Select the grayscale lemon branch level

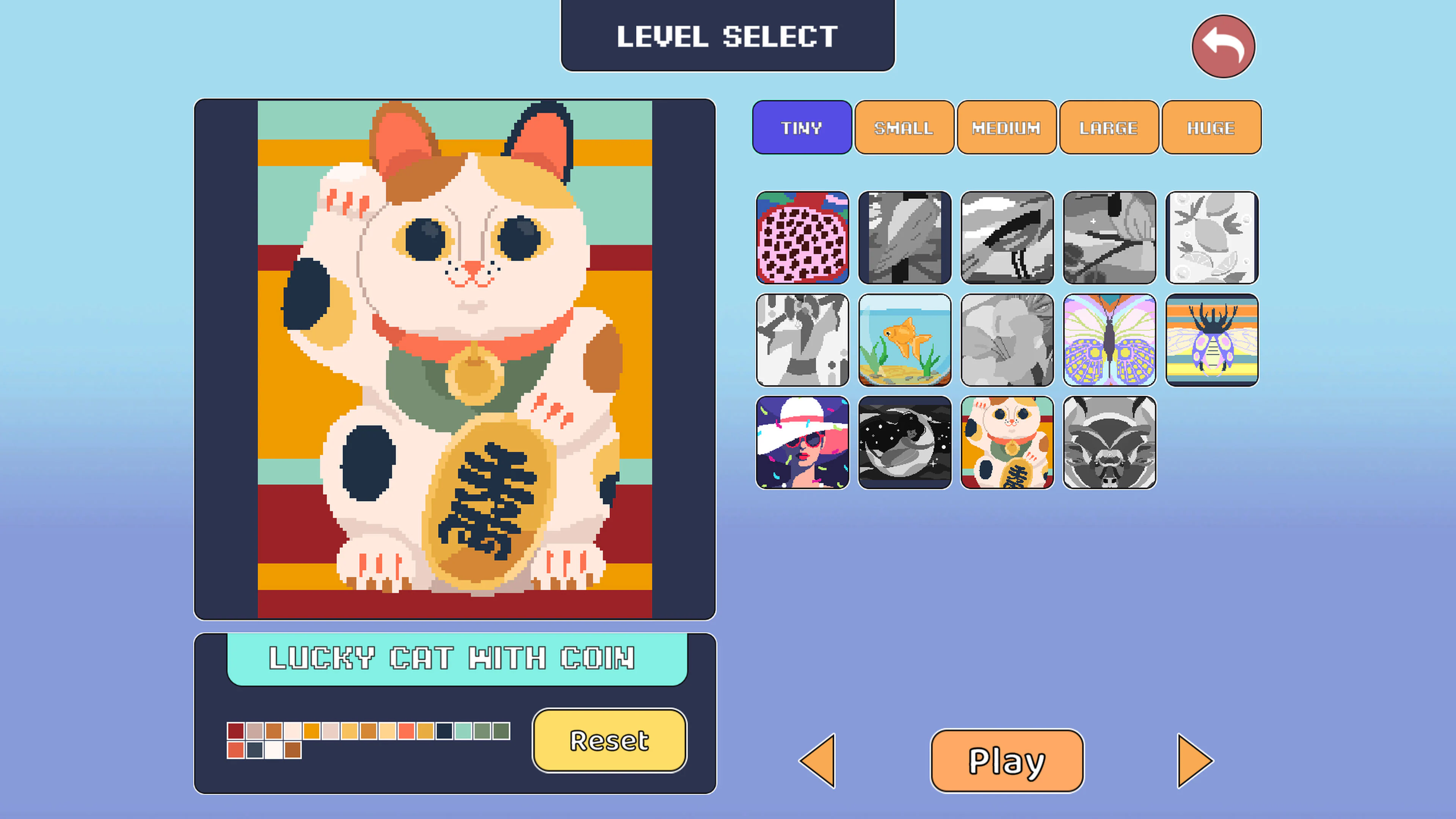click(1212, 237)
